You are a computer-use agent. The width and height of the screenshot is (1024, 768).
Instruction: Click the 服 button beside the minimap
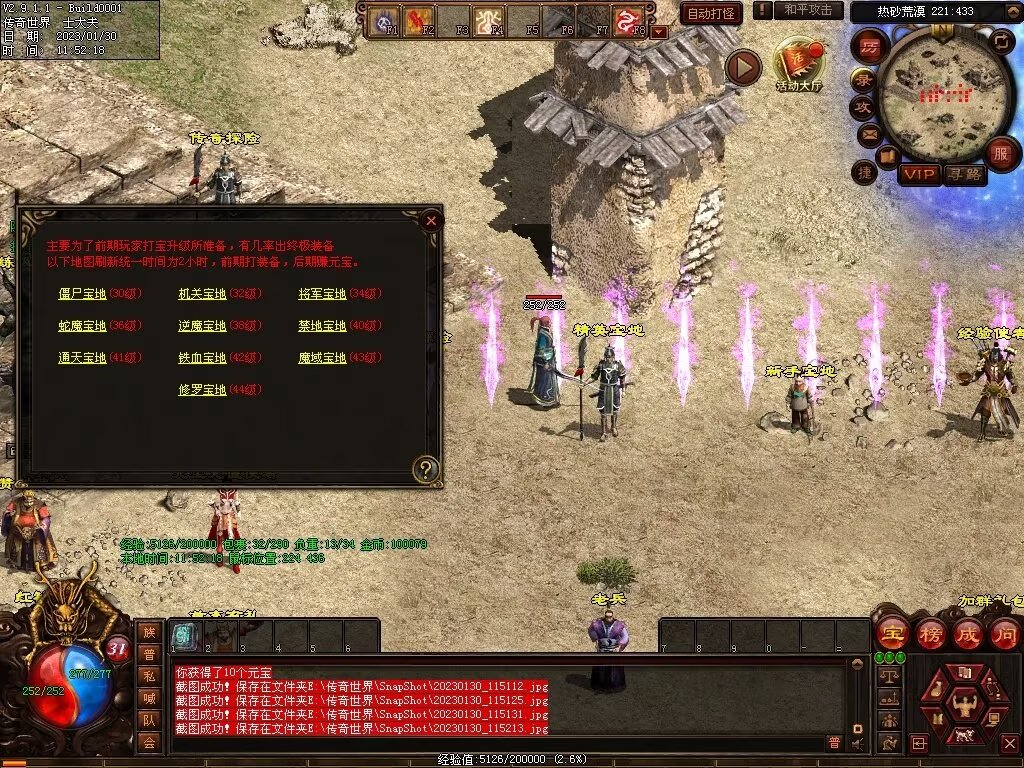1000,153
